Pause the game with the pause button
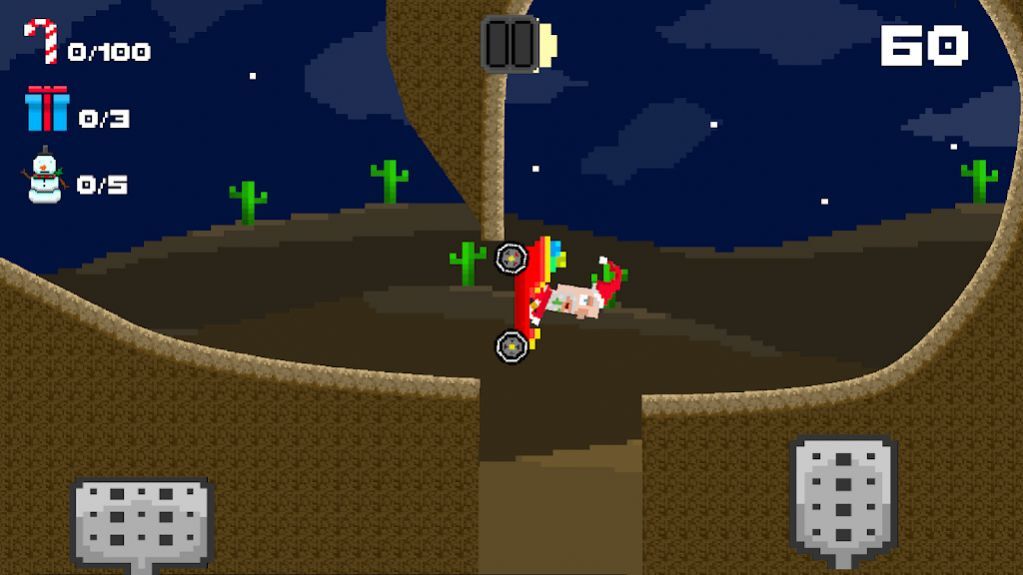 click(x=510, y=44)
